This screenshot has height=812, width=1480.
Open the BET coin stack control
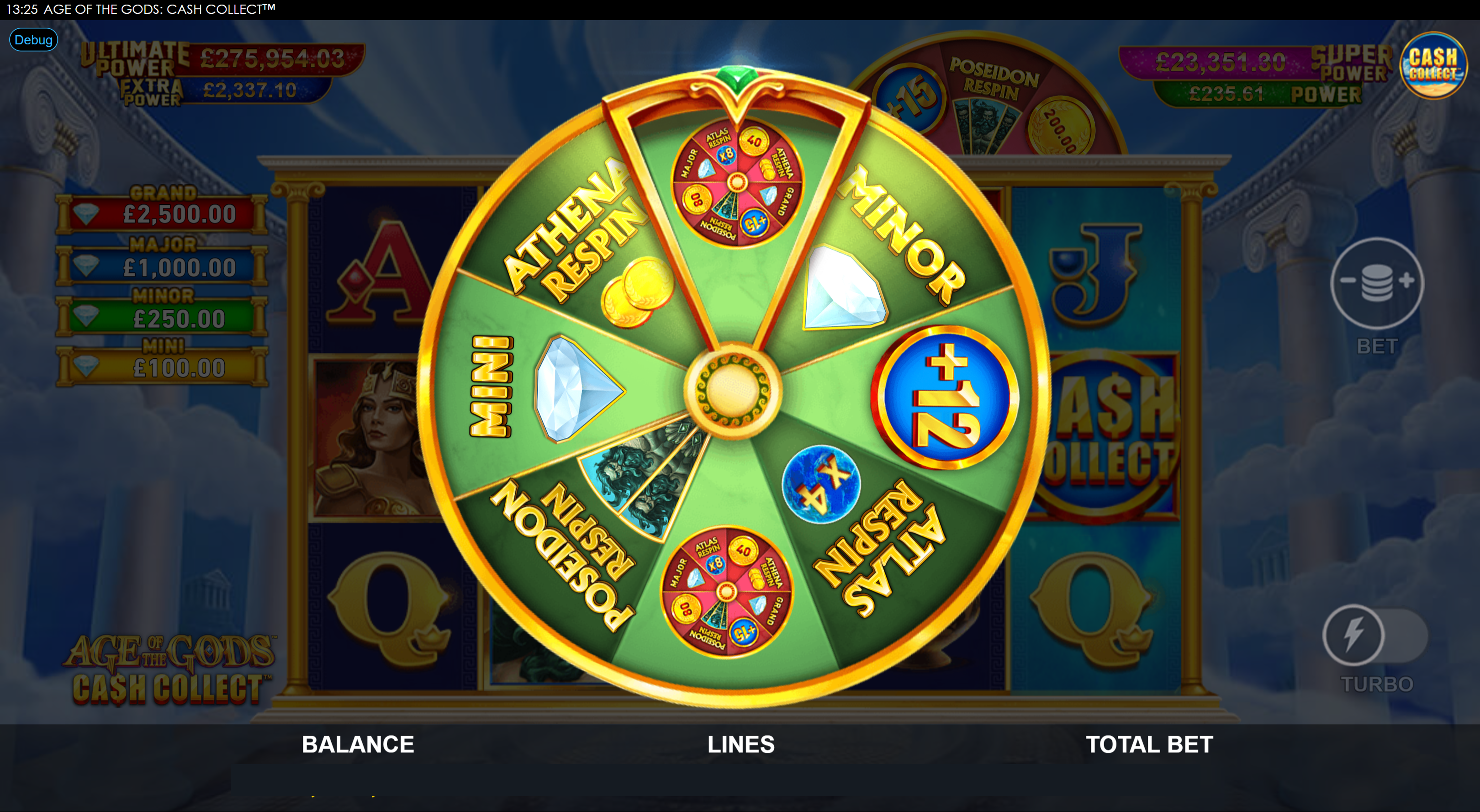tap(1377, 282)
